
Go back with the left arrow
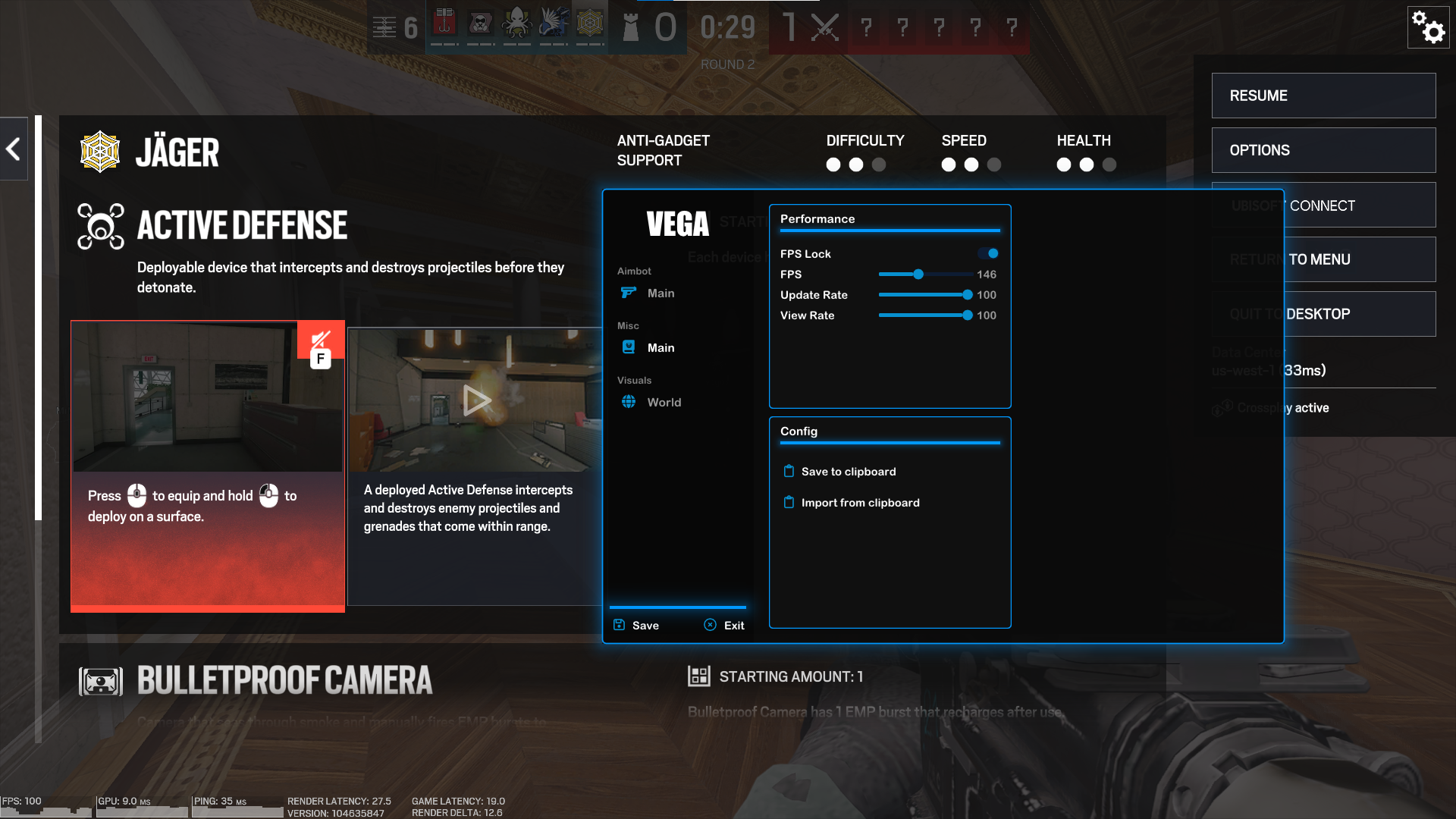[13, 149]
